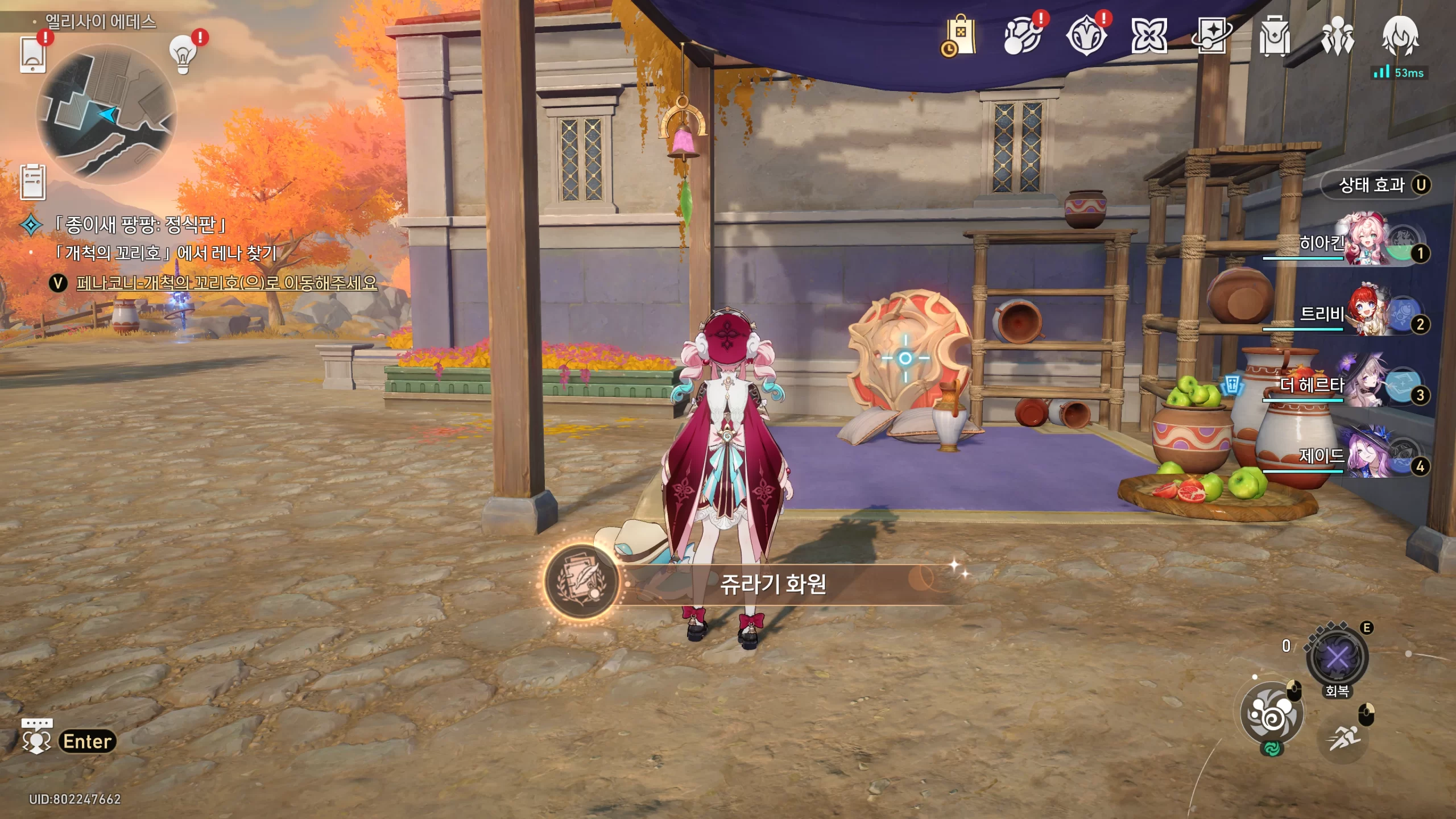Open the lightbulb tutorial tips
Image resolution: width=1456 pixels, height=819 pixels.
tap(183, 55)
